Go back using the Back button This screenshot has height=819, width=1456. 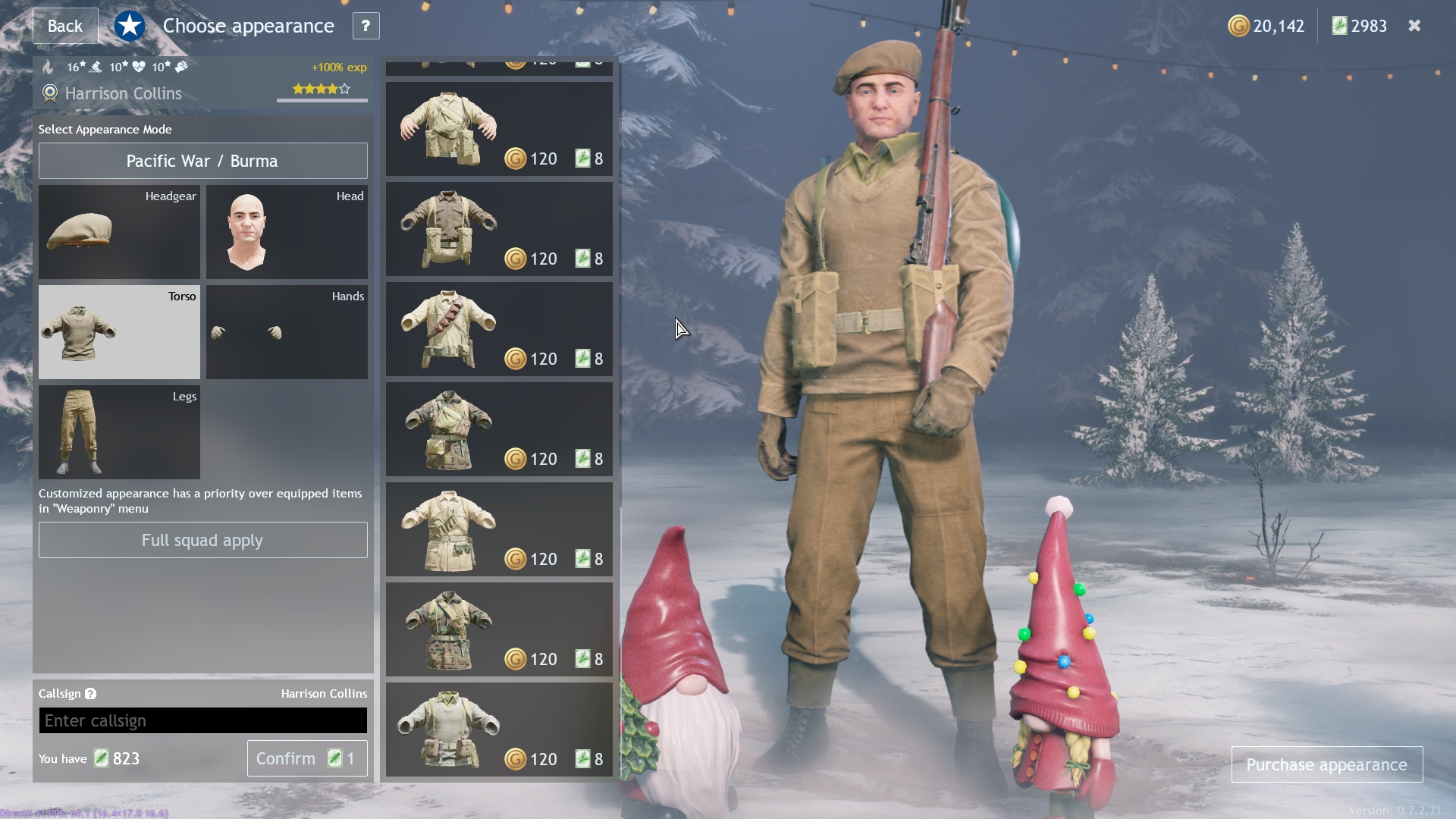pos(65,26)
